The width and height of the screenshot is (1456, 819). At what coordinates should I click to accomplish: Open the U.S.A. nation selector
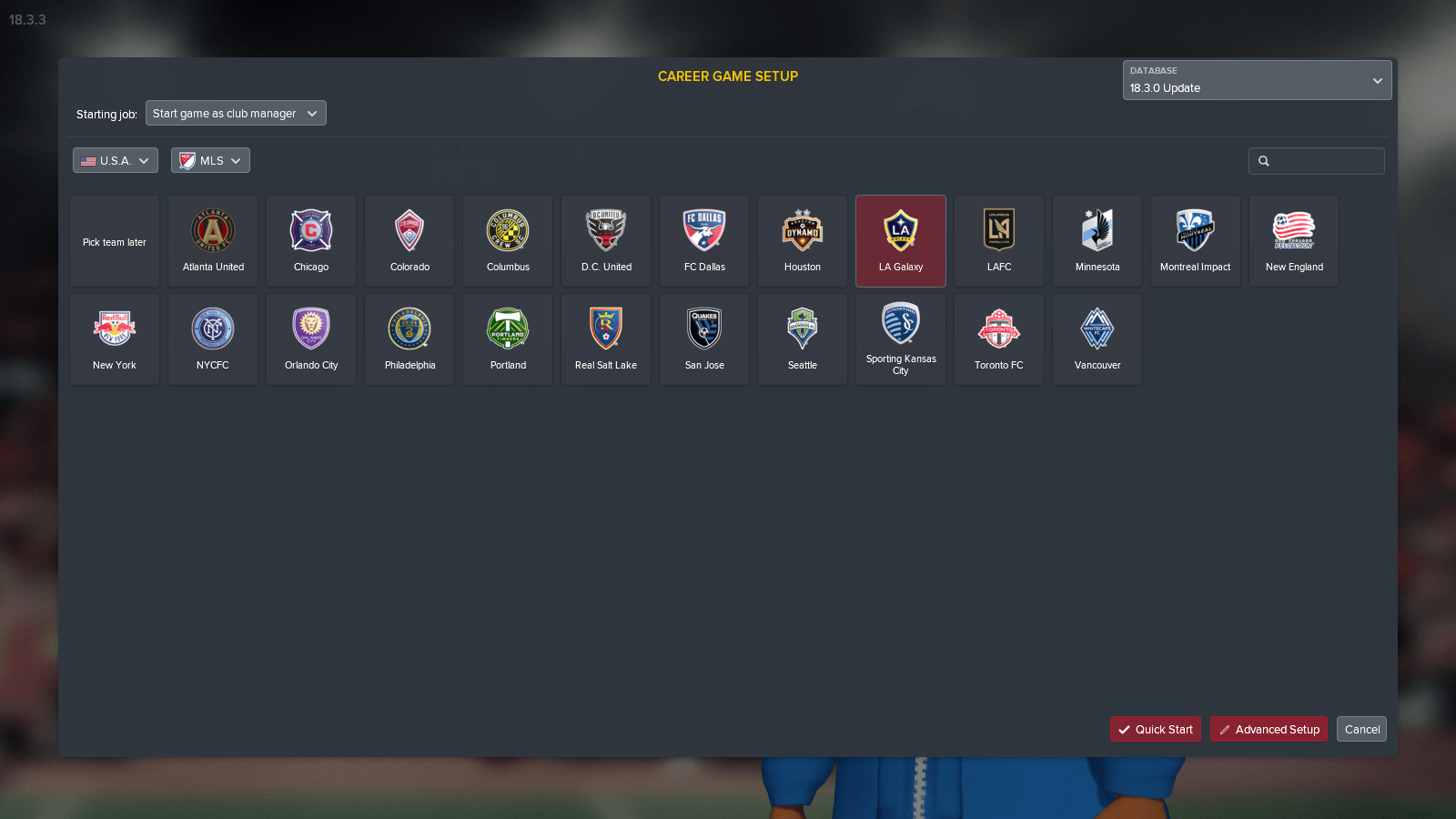pos(115,160)
